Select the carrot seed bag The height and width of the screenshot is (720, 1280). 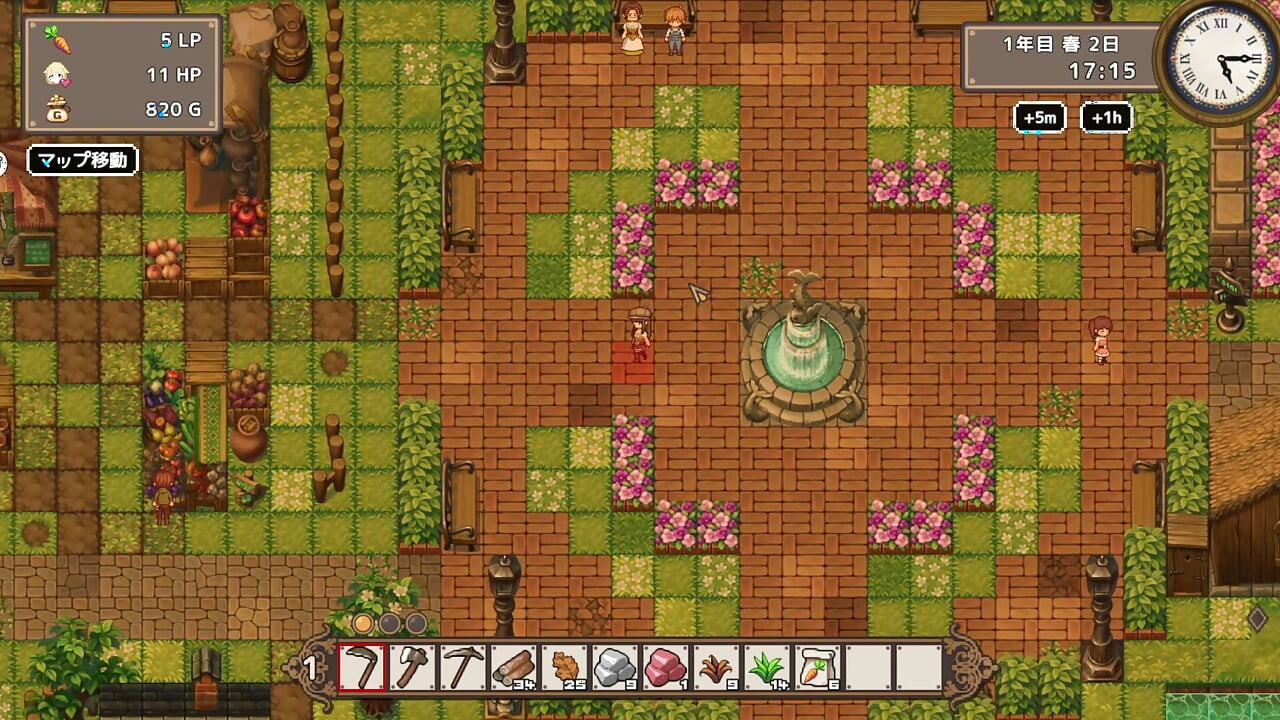click(x=819, y=667)
